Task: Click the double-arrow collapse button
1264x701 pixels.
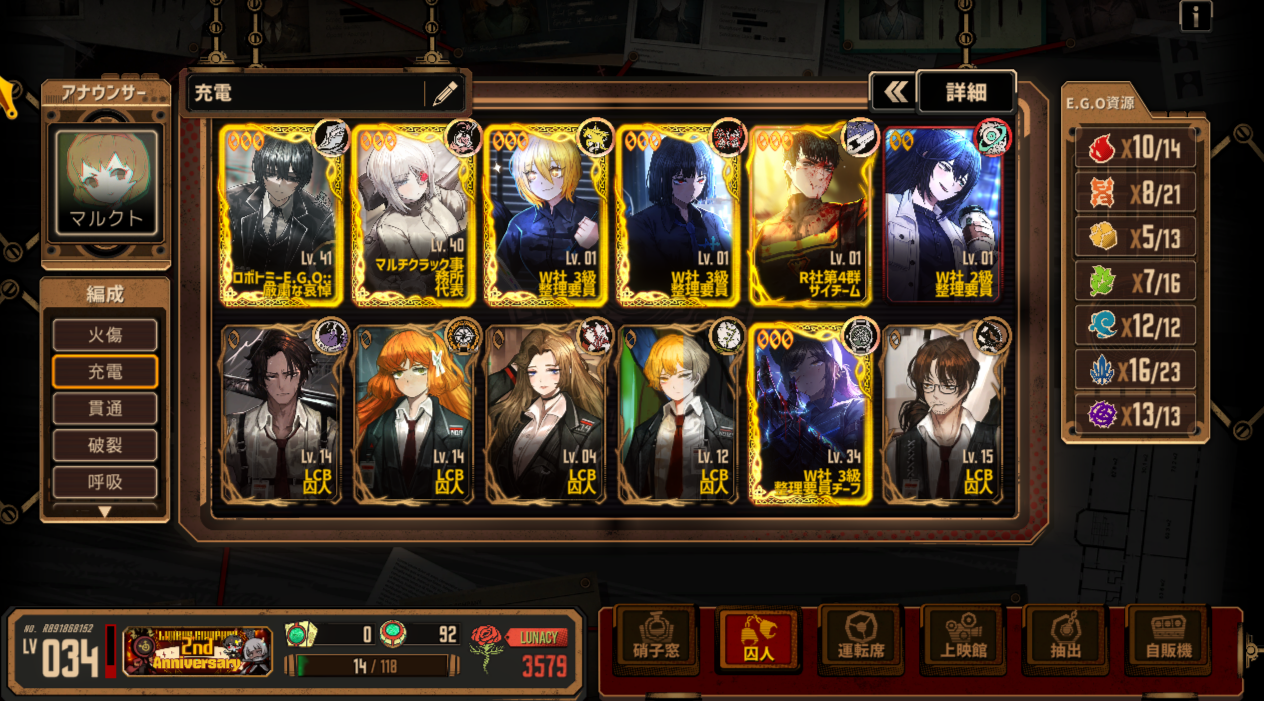Action: pyautogui.click(x=894, y=93)
